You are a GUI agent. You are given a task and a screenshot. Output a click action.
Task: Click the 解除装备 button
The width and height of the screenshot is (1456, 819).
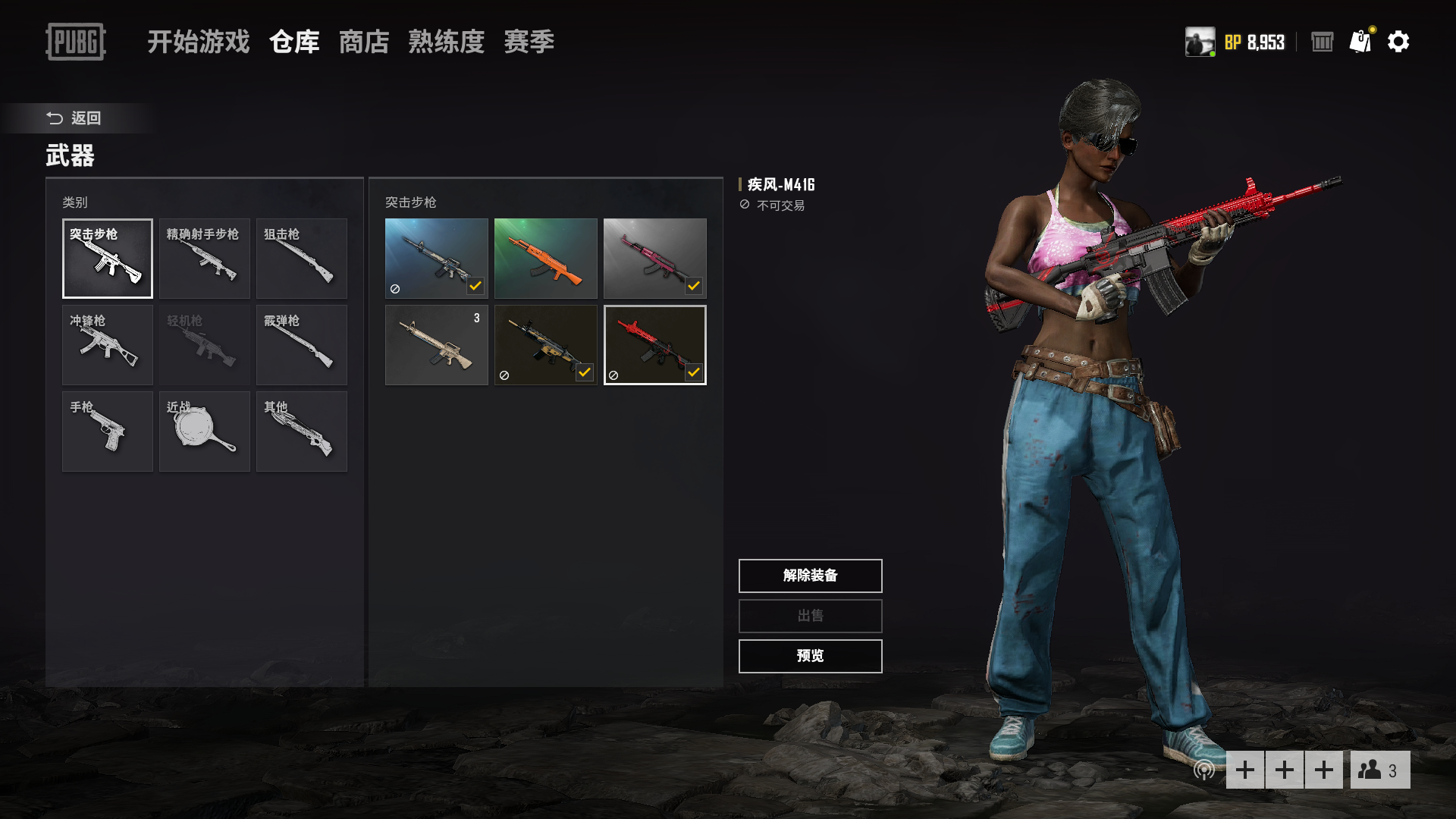pyautogui.click(x=809, y=576)
